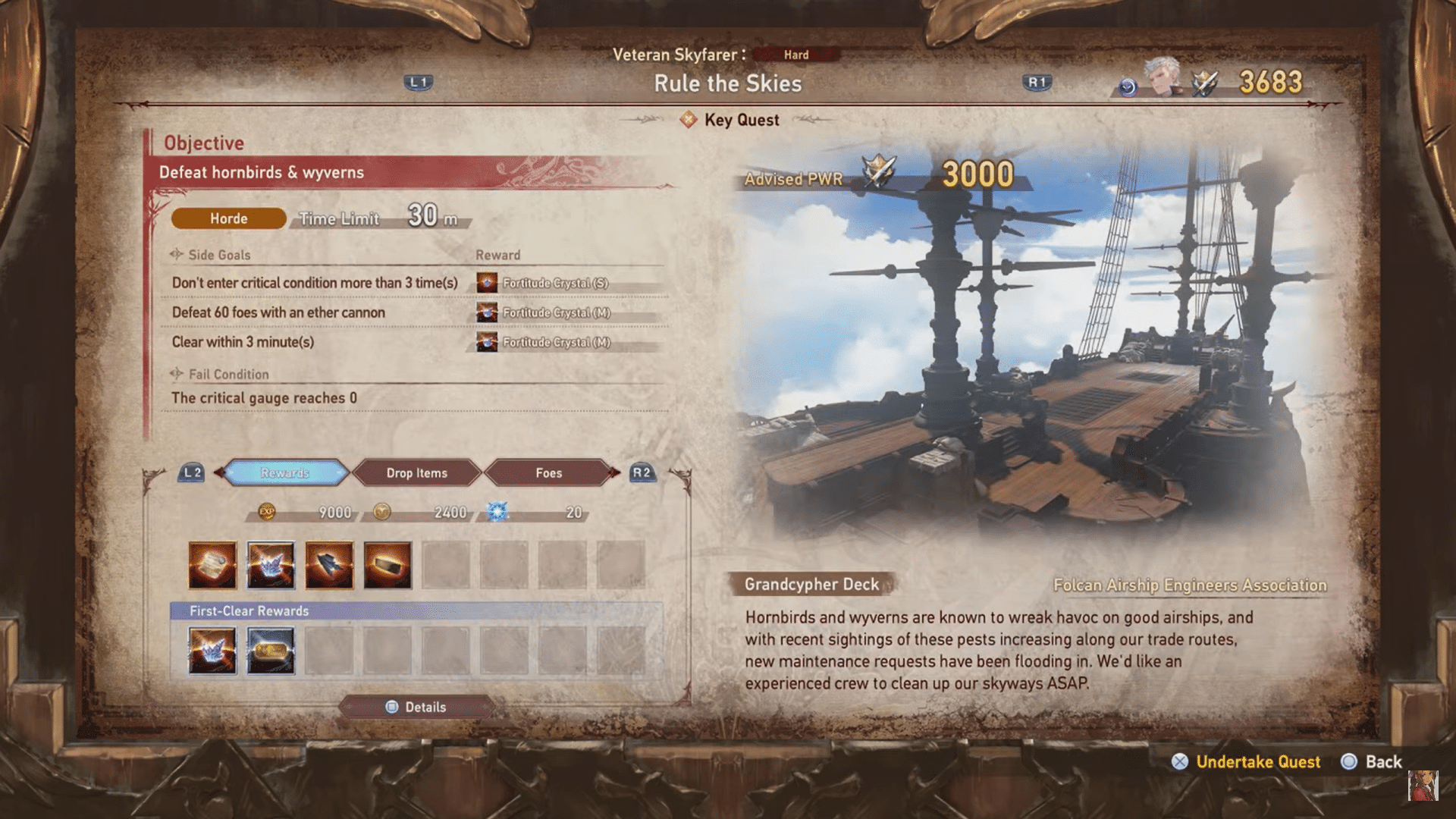
Task: Select the Key Quest diamond icon
Action: pos(689,120)
